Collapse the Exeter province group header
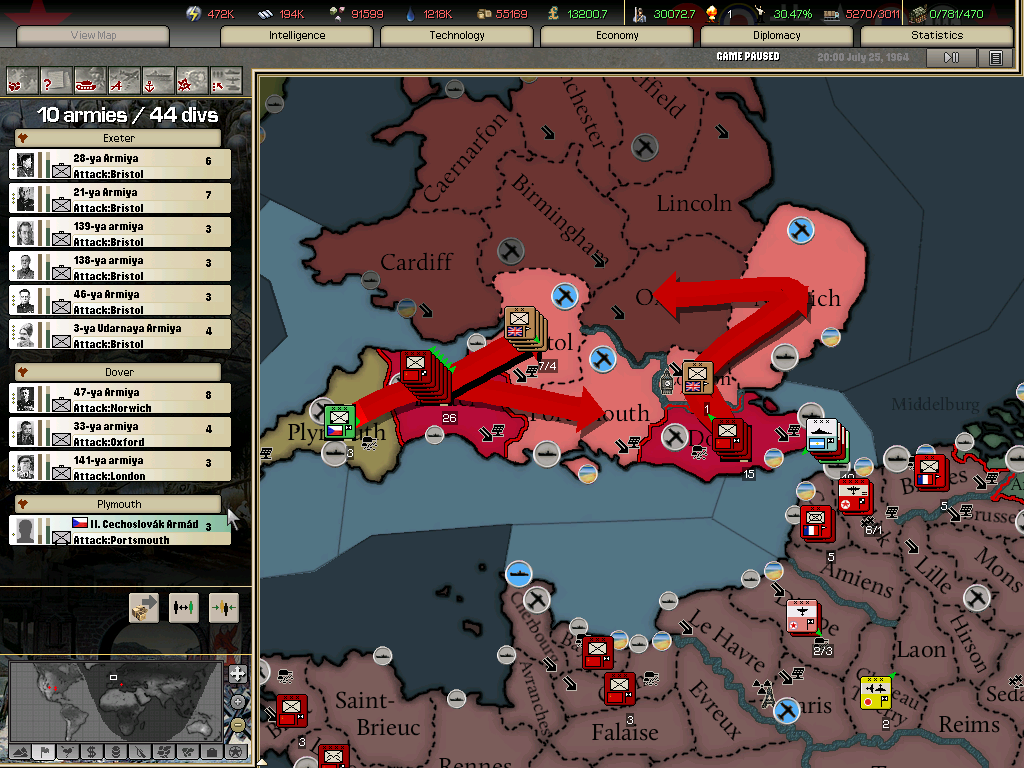 point(118,138)
